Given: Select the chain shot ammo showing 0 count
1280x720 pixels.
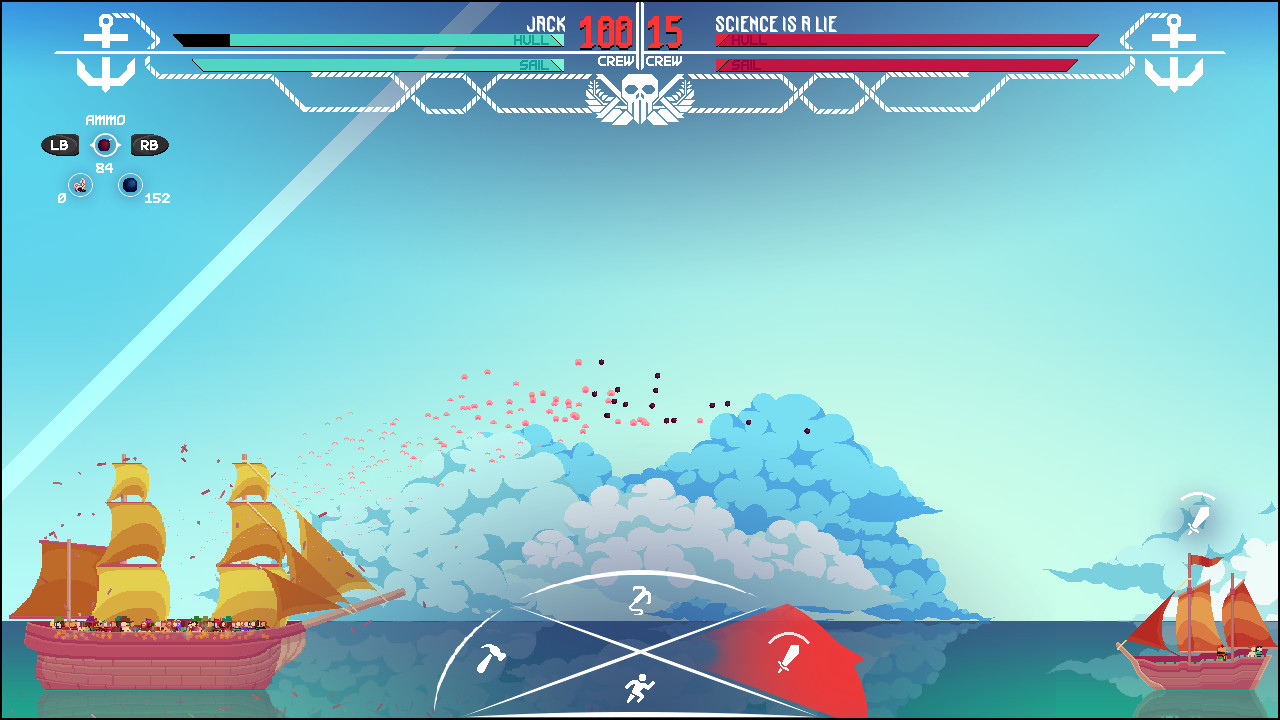Looking at the screenshot, I should (x=78, y=184).
